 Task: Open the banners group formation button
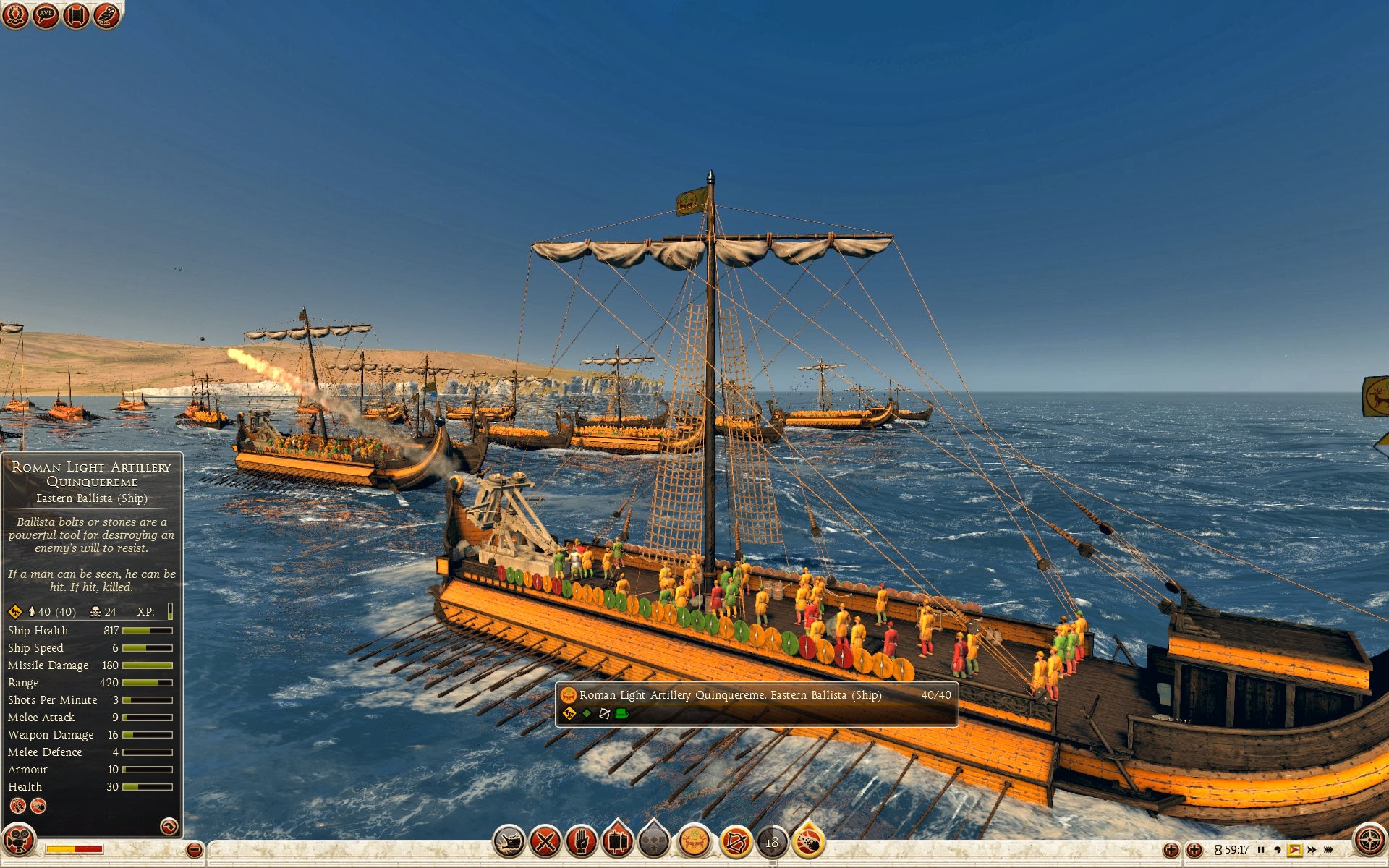617,842
